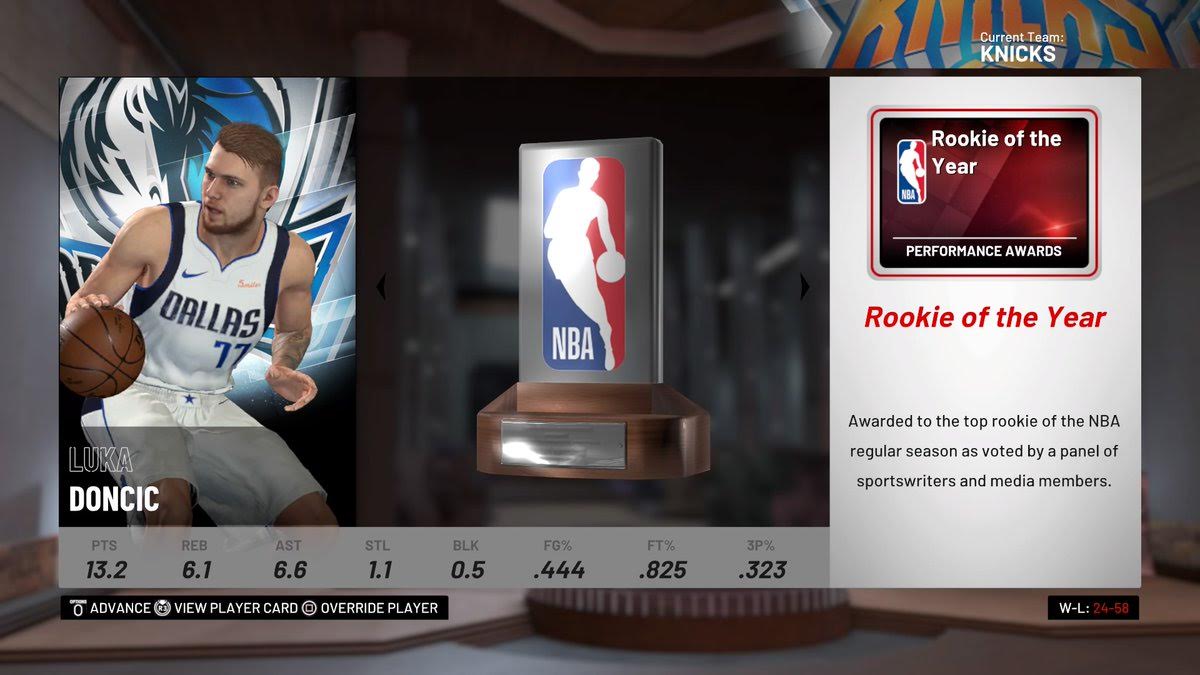Open View Player Card
1200x675 pixels.
point(226,608)
